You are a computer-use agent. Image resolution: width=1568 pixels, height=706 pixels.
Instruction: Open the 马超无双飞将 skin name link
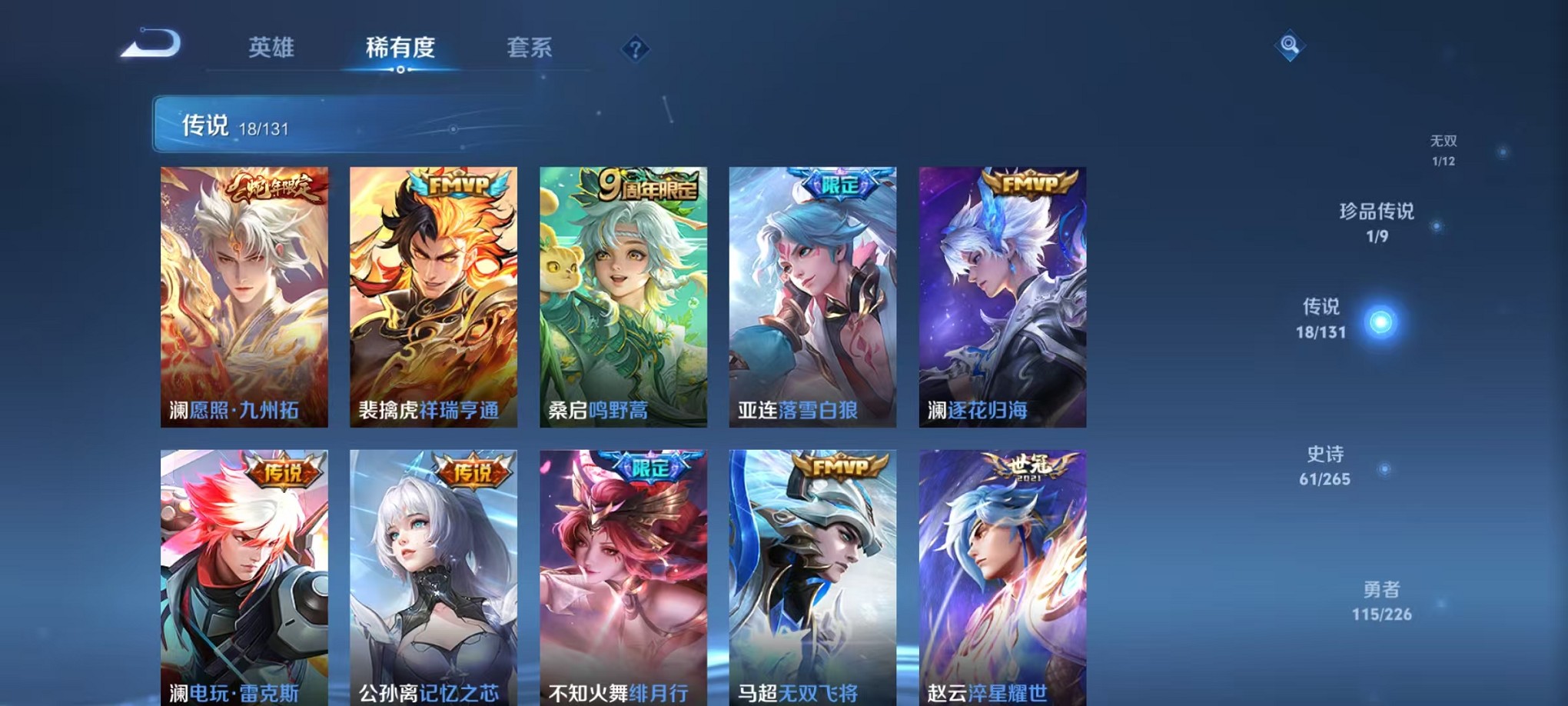point(797,691)
